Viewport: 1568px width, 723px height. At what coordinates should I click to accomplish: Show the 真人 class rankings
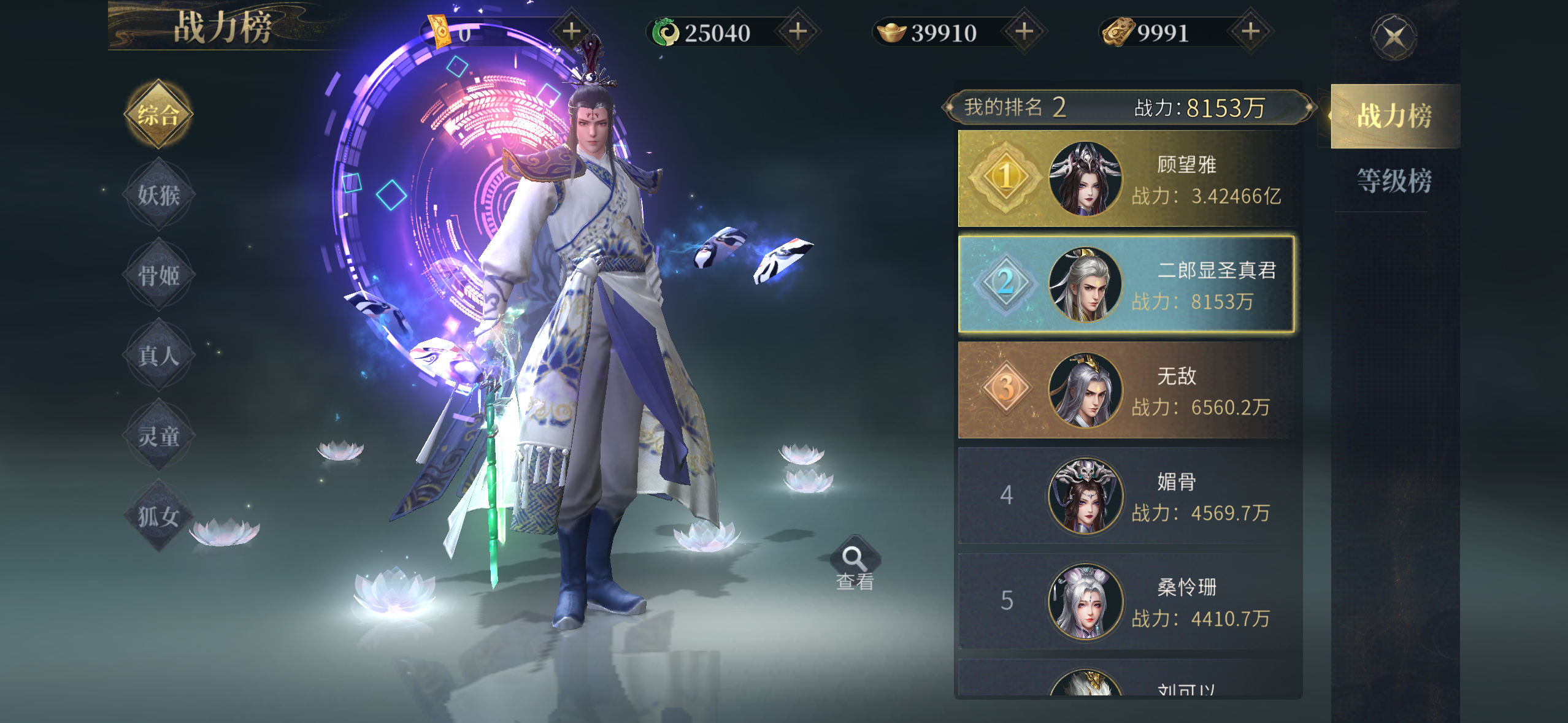[158, 356]
